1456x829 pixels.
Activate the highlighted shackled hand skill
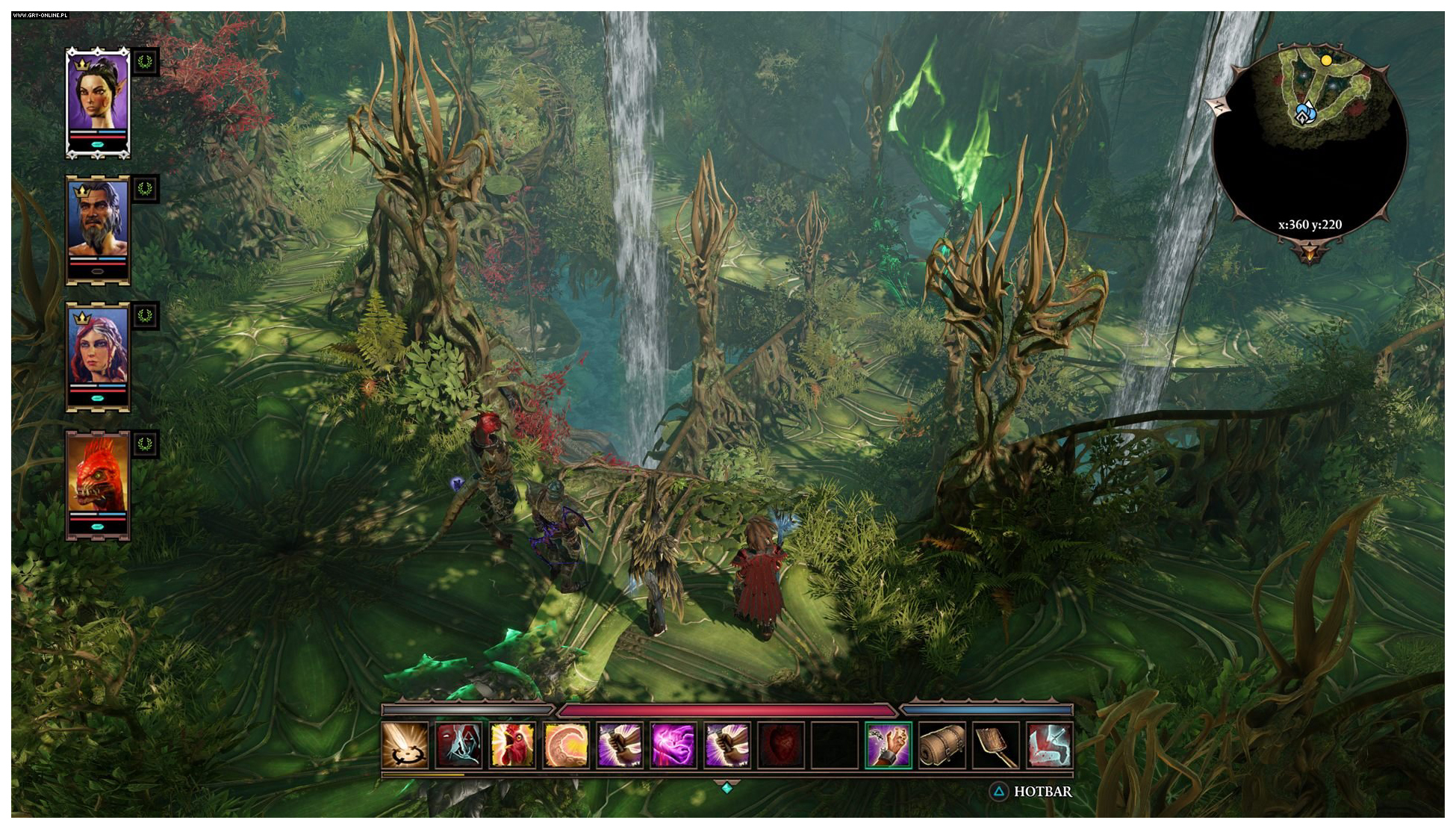click(x=889, y=745)
